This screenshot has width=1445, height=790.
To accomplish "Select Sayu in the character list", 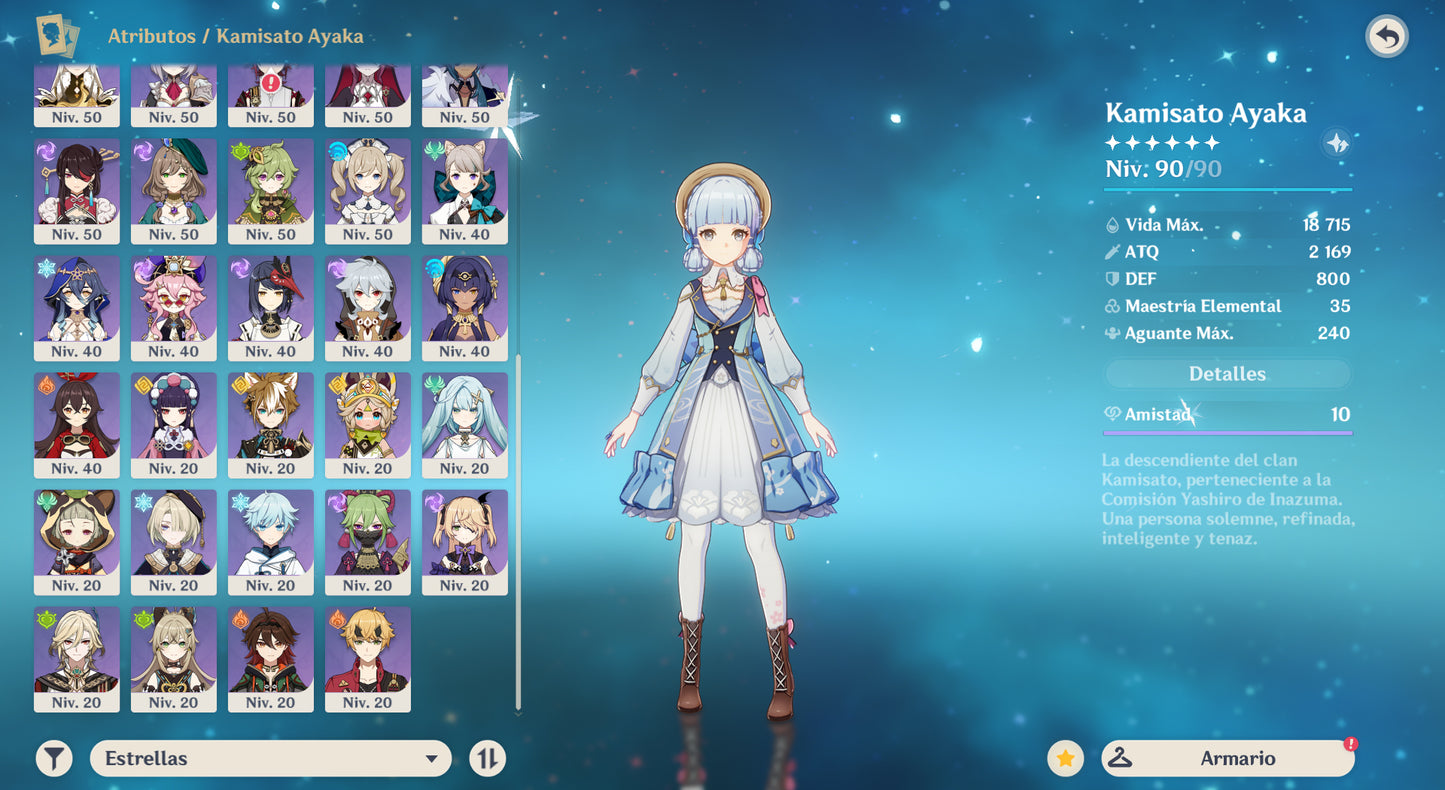I will pyautogui.click(x=77, y=542).
